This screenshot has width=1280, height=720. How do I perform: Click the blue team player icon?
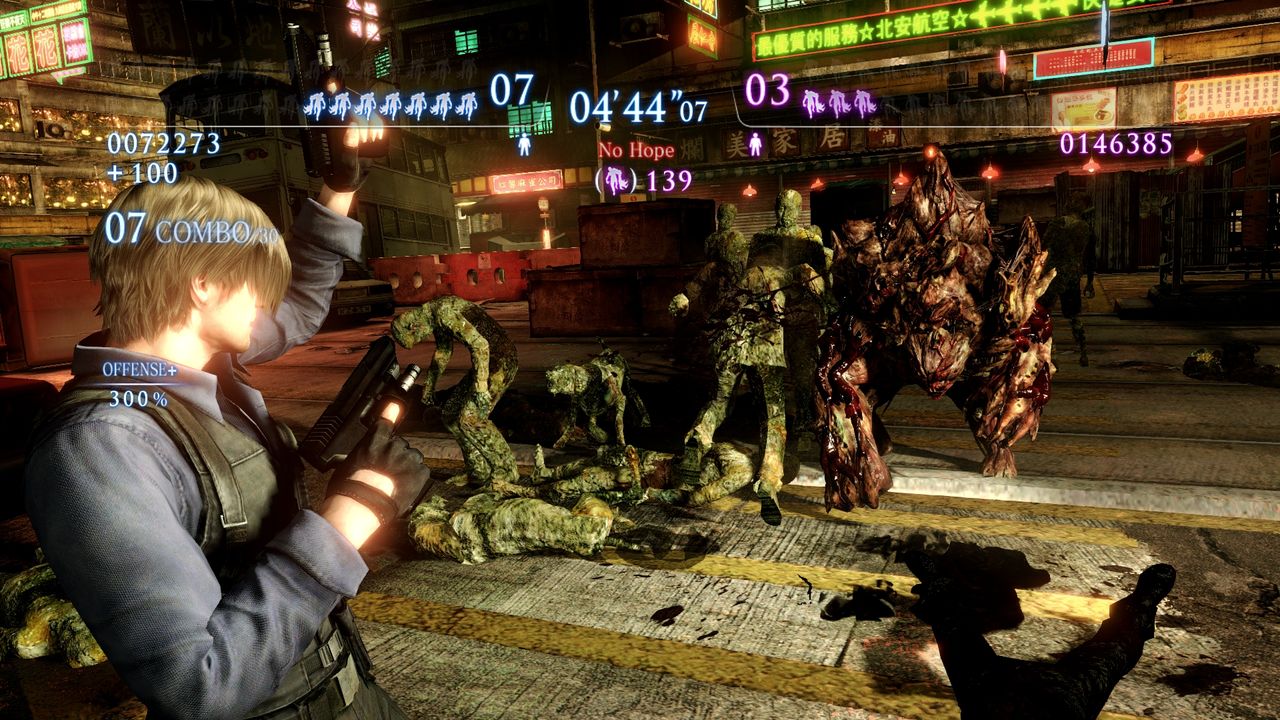(524, 145)
